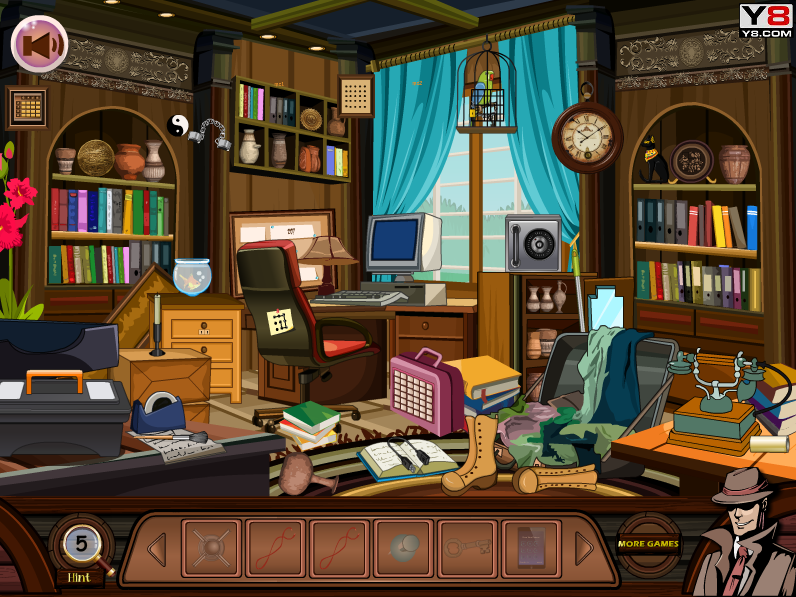Select the purple book item slot

coord(531,548)
